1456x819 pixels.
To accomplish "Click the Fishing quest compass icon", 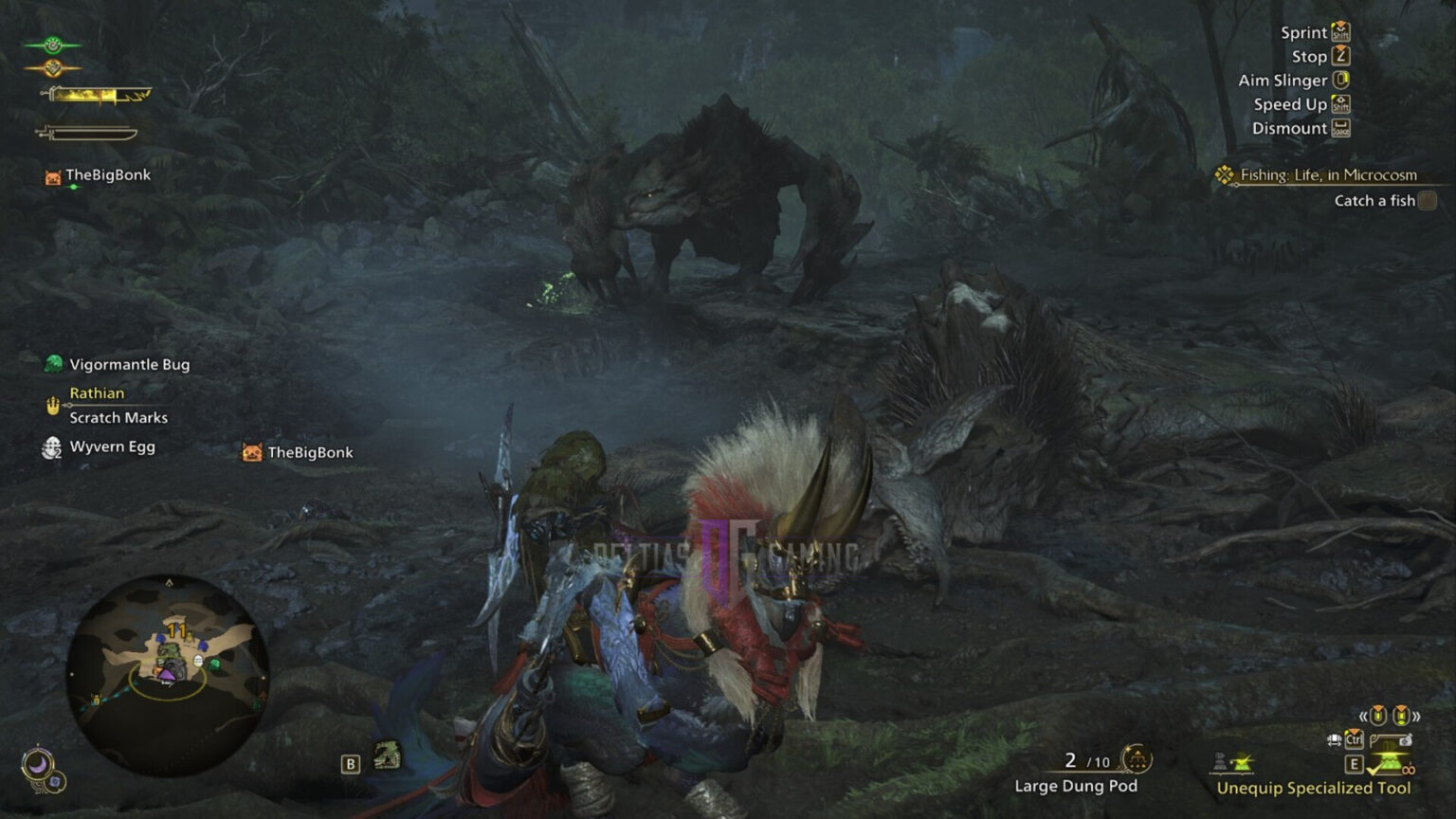I will [x=1222, y=174].
